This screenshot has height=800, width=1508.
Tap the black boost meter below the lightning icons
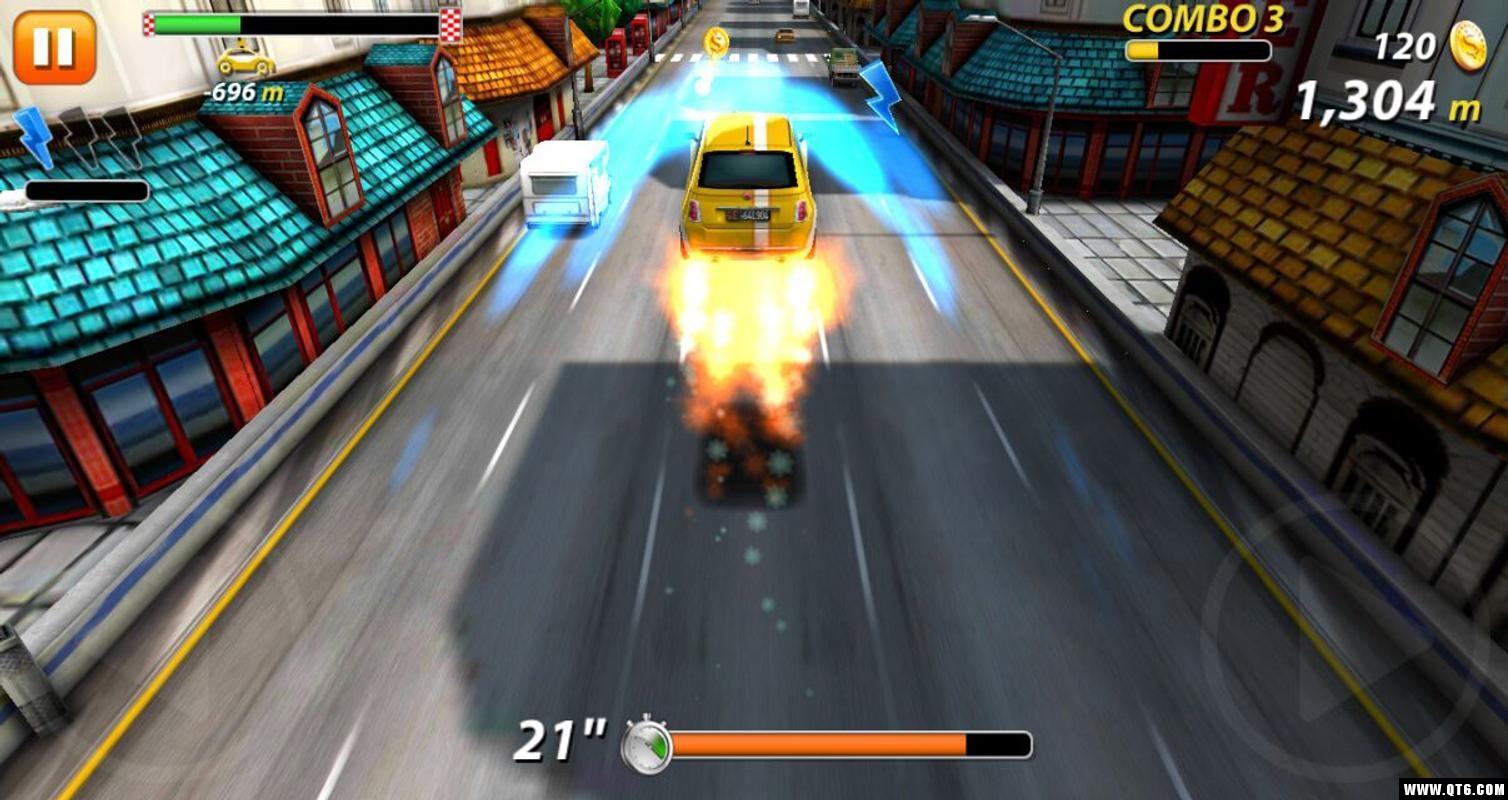pyautogui.click(x=88, y=190)
